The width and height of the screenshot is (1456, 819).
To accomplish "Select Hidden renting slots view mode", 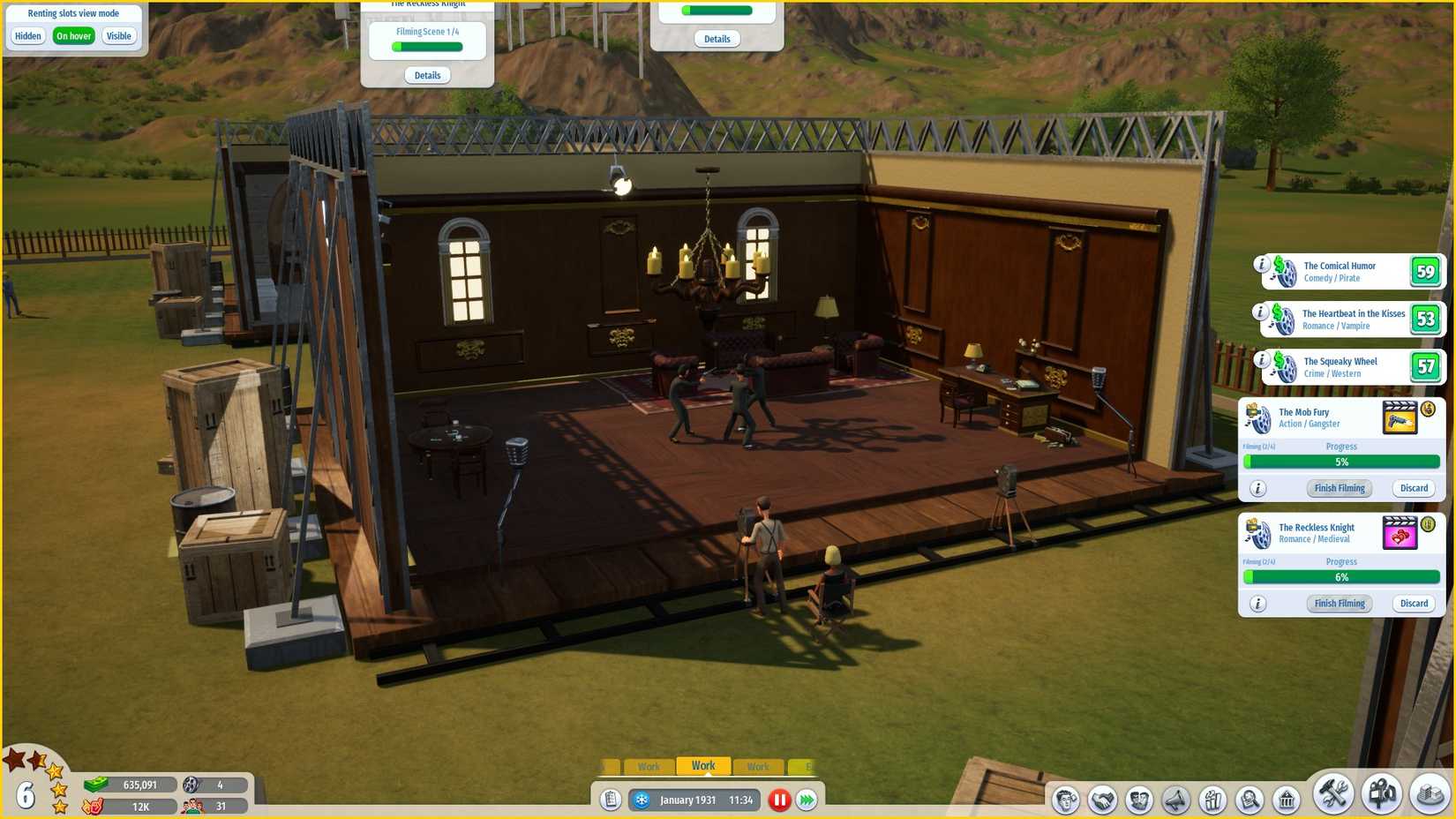I will [27, 35].
